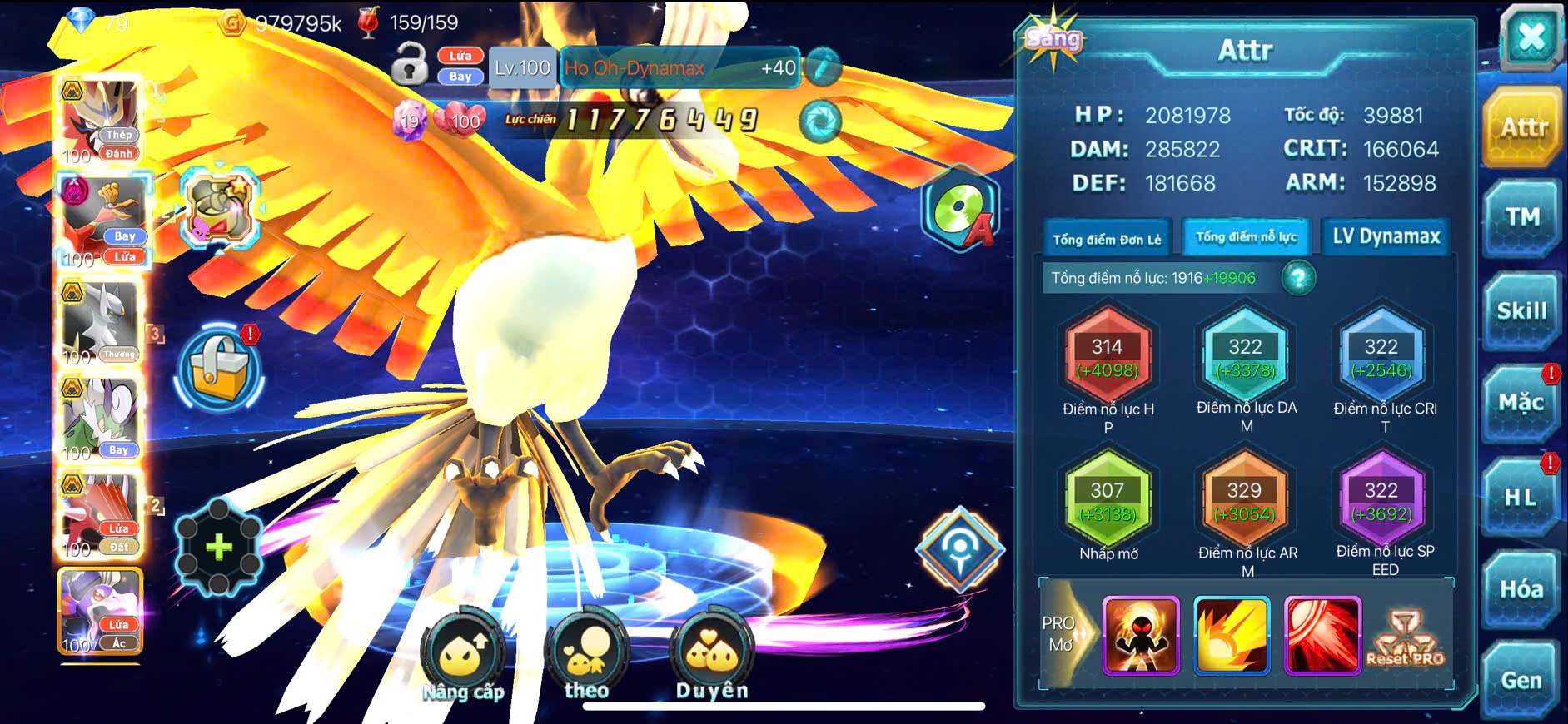The width and height of the screenshot is (1568, 724).
Task: Click the question mark help icon
Action: coord(1298,278)
